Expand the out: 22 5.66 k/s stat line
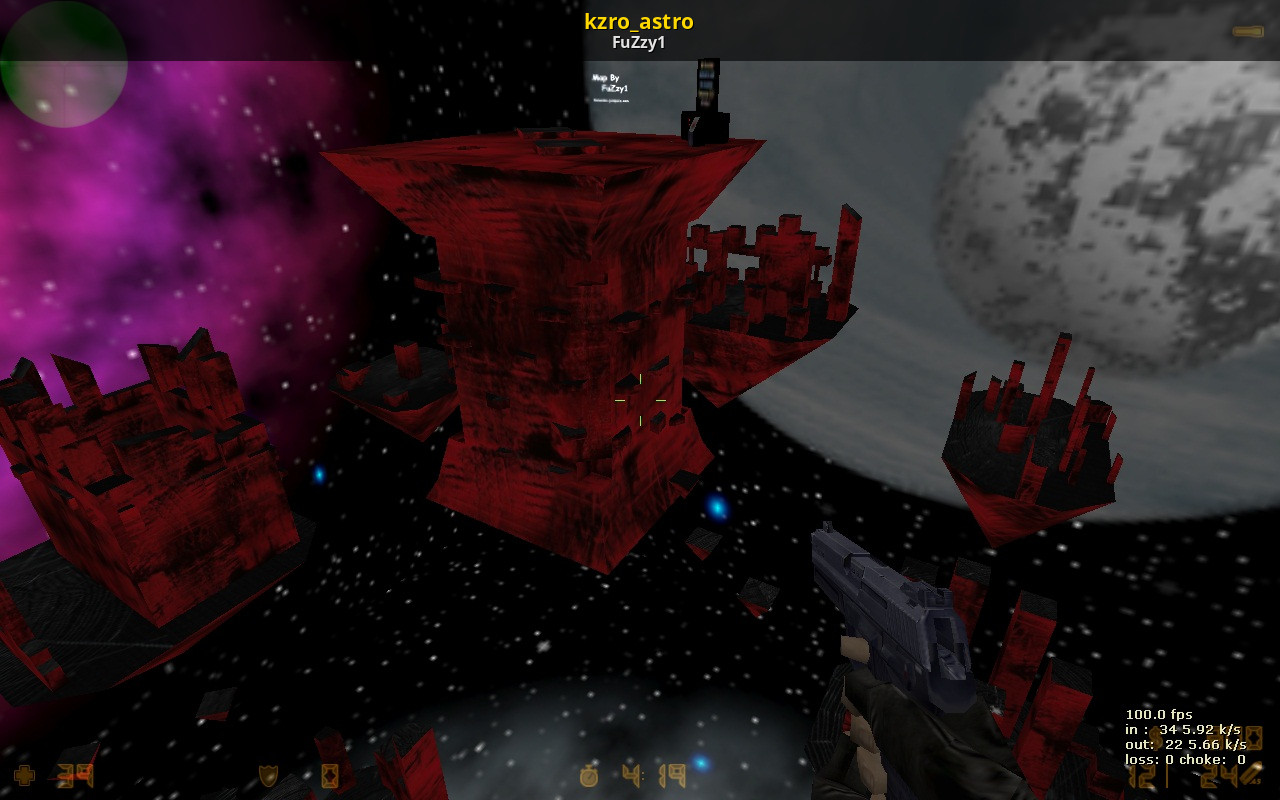The height and width of the screenshot is (800, 1280). (1186, 745)
